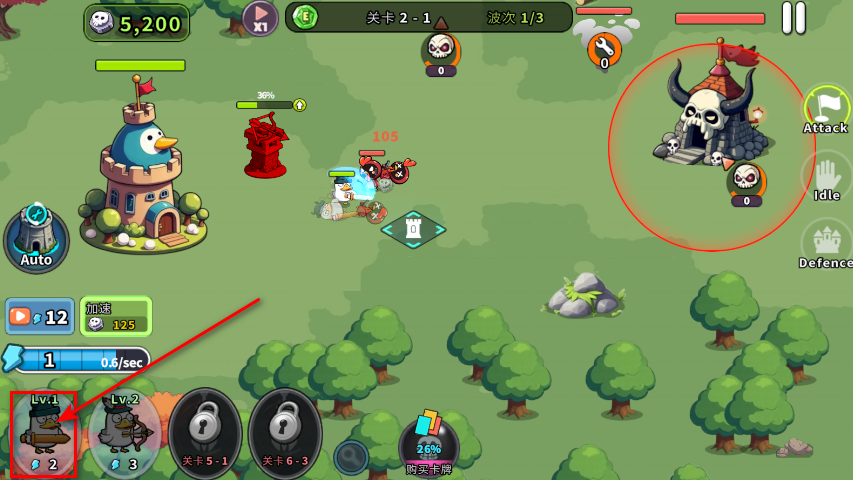Watch the video ad for 12 energy
The width and height of the screenshot is (853, 480).
point(40,317)
